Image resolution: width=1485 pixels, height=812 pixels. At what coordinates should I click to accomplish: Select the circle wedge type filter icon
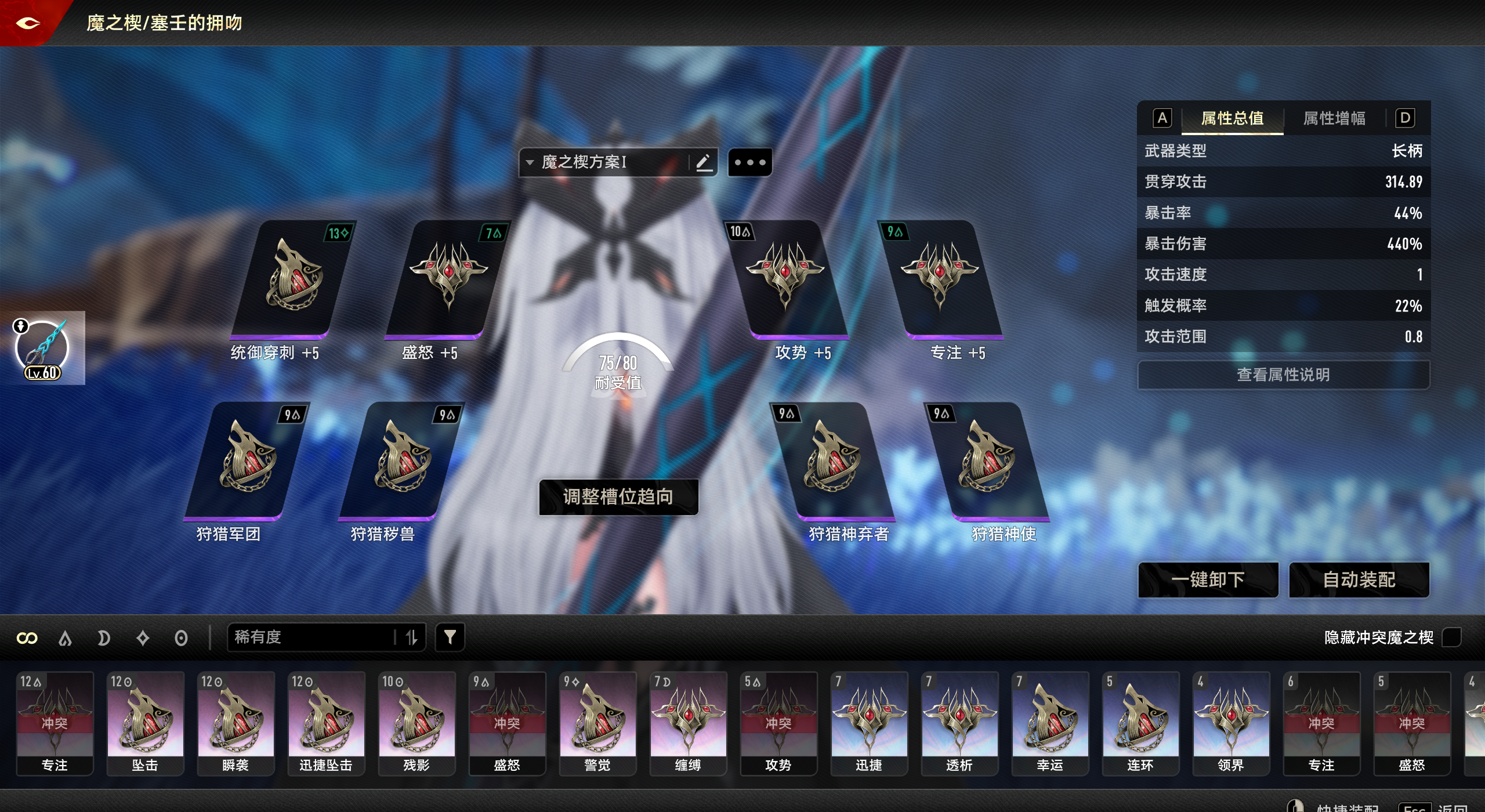tap(181, 637)
